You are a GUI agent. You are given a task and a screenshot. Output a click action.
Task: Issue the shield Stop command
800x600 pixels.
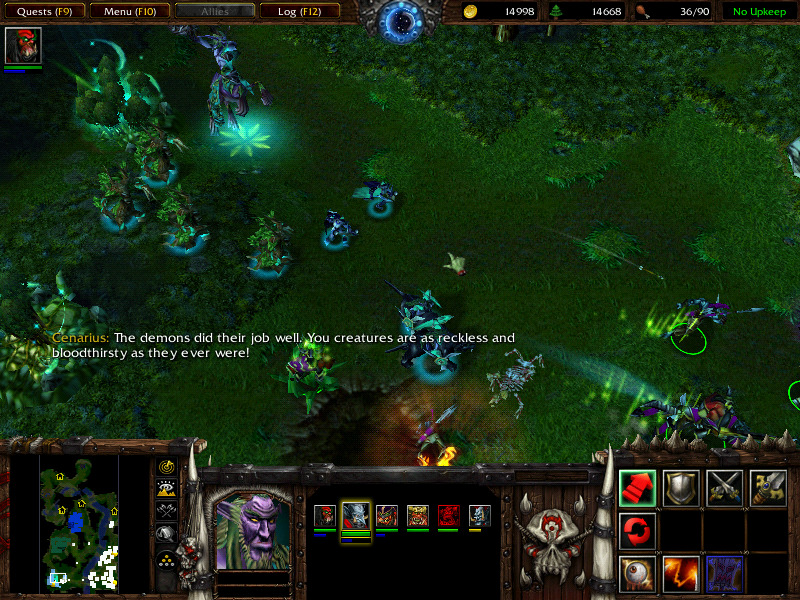[681, 487]
